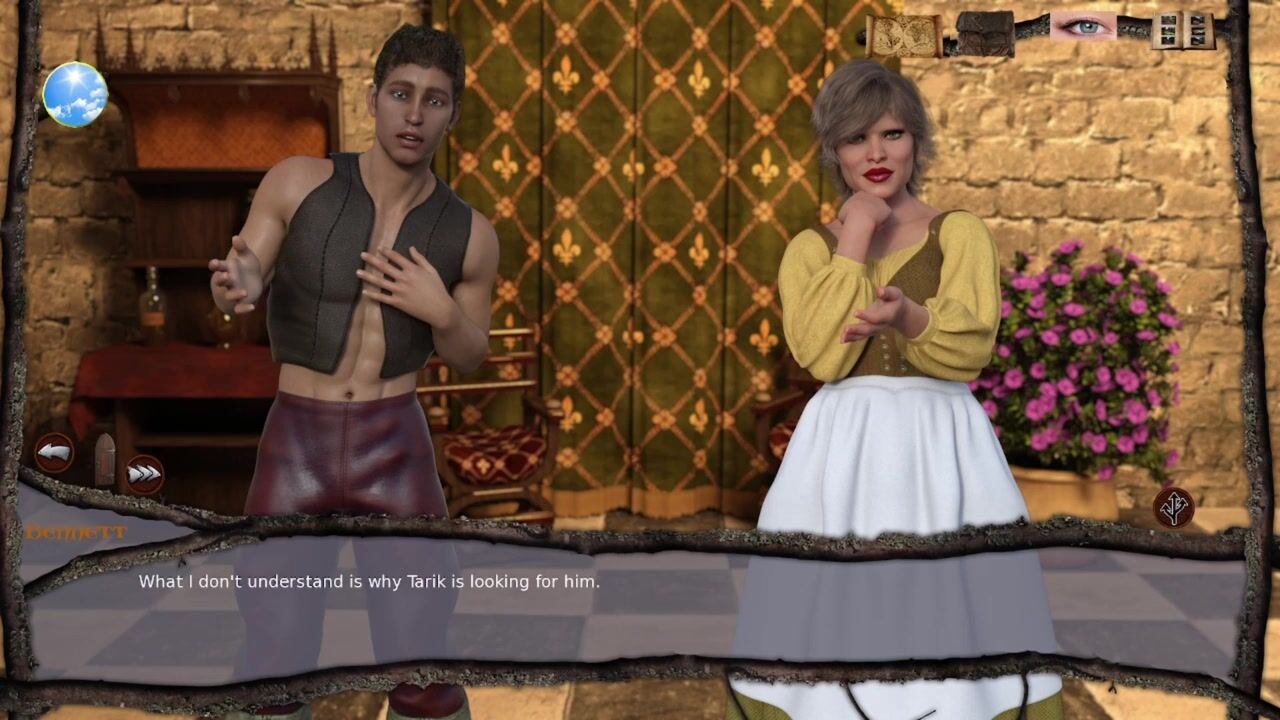Screen dimensions: 1280x720
Task: Advance the dialogue about Tarik
Action: pyautogui.click(x=640, y=600)
